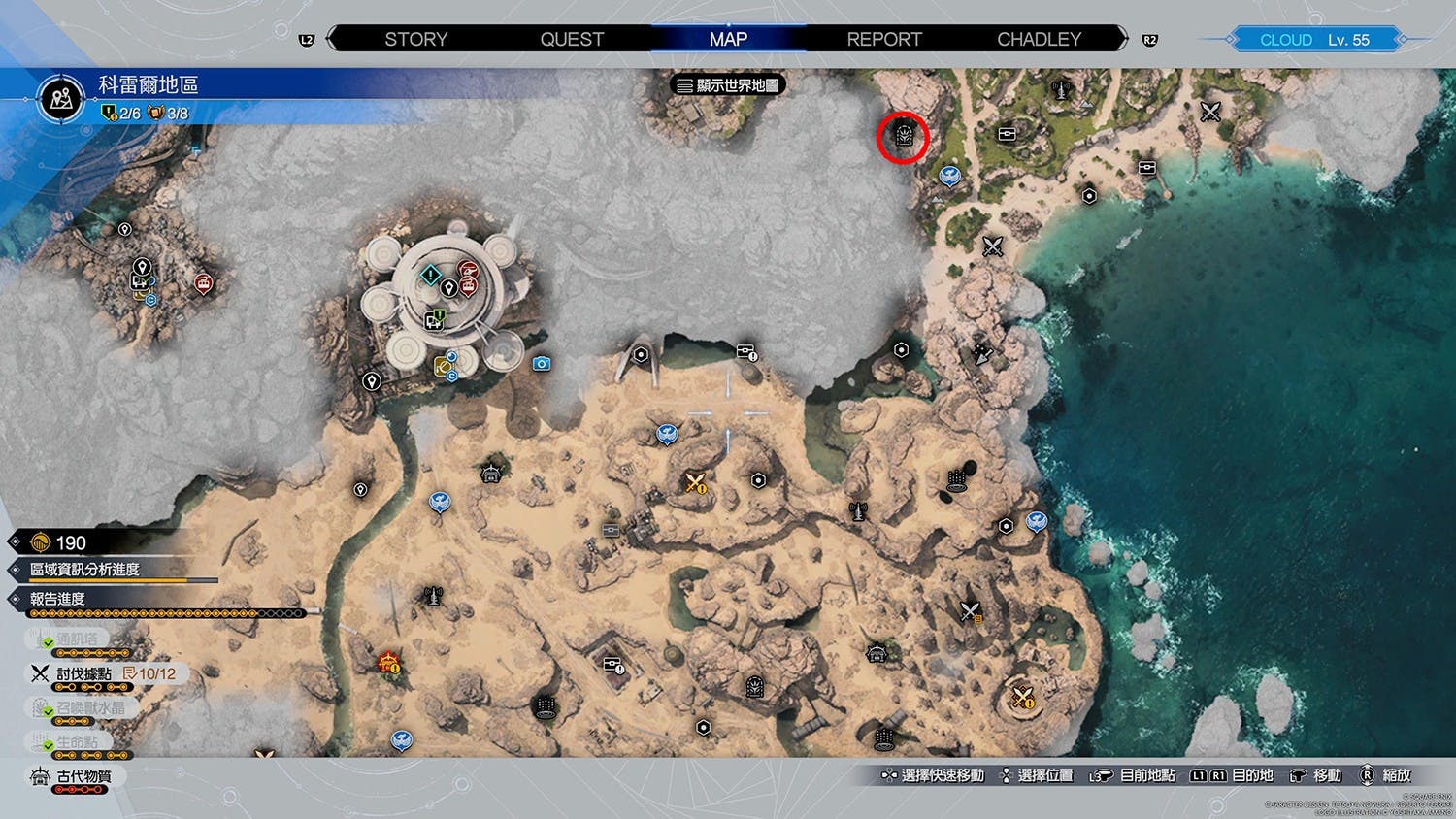Select the MAP tab
The height and width of the screenshot is (819, 1456).
(728, 40)
